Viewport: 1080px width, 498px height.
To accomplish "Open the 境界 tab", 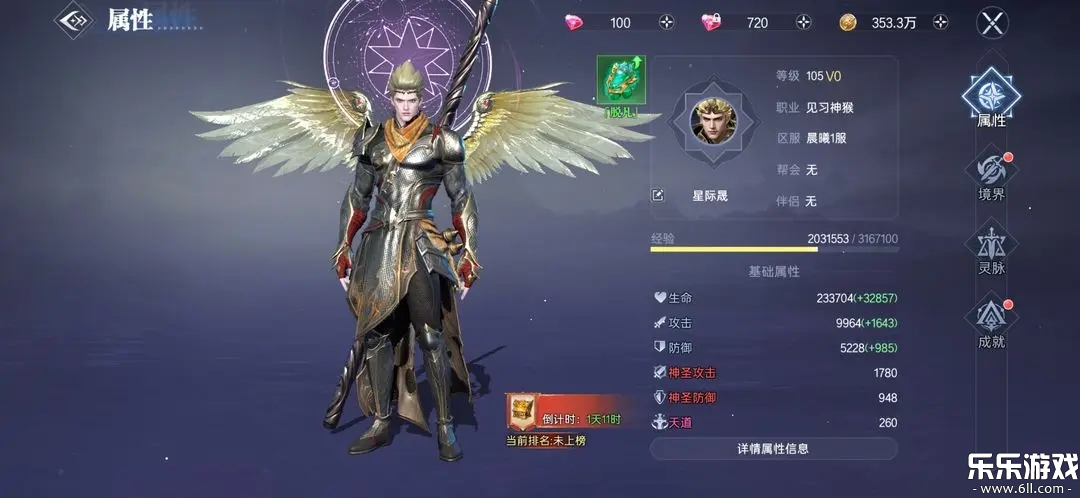I will (991, 174).
